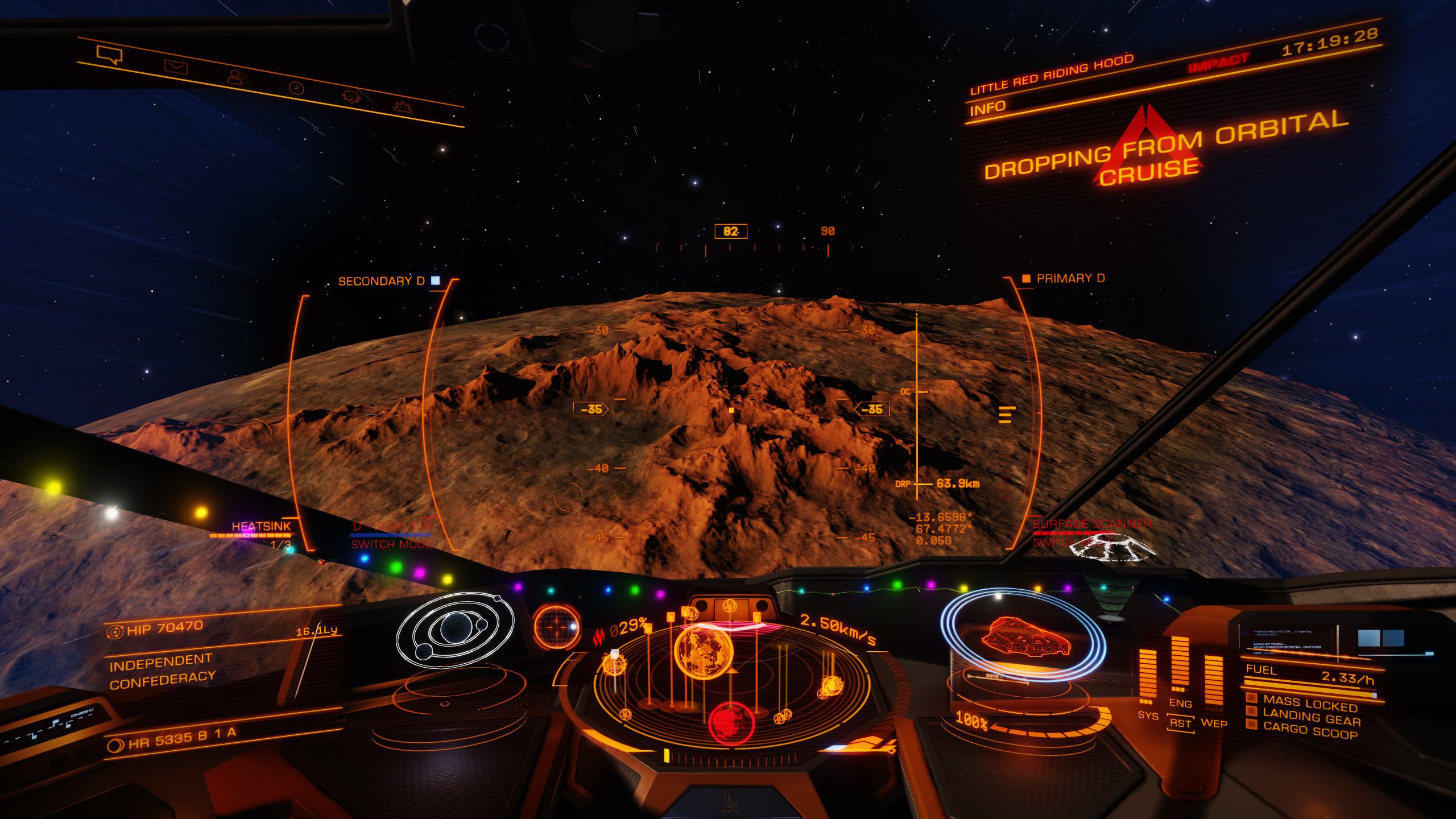The width and height of the screenshot is (1456, 819).
Task: Toggle the Cargo Scoop indicator
Action: 1309,732
